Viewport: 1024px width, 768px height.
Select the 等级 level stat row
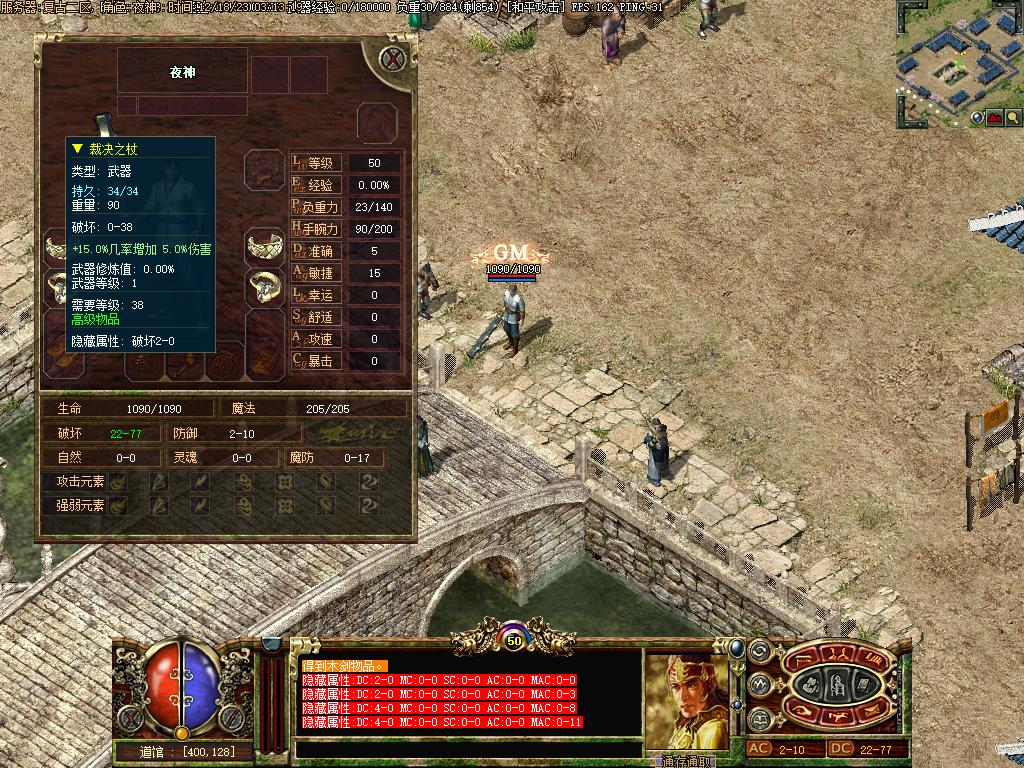(x=345, y=163)
